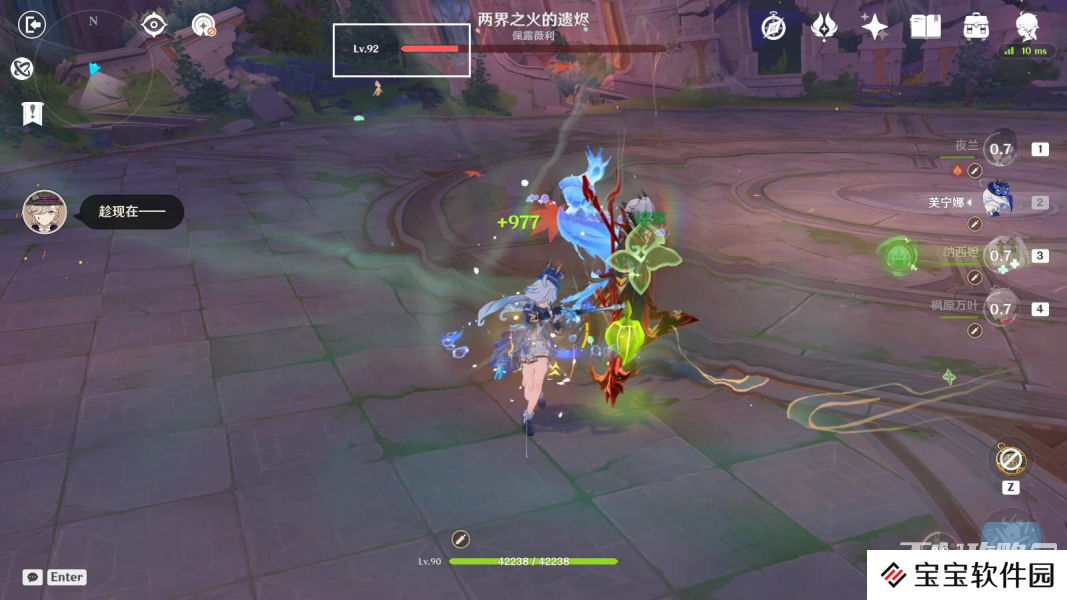Open the winged emblem icon in the top bar
Screen dimensions: 1067x600
(824, 27)
